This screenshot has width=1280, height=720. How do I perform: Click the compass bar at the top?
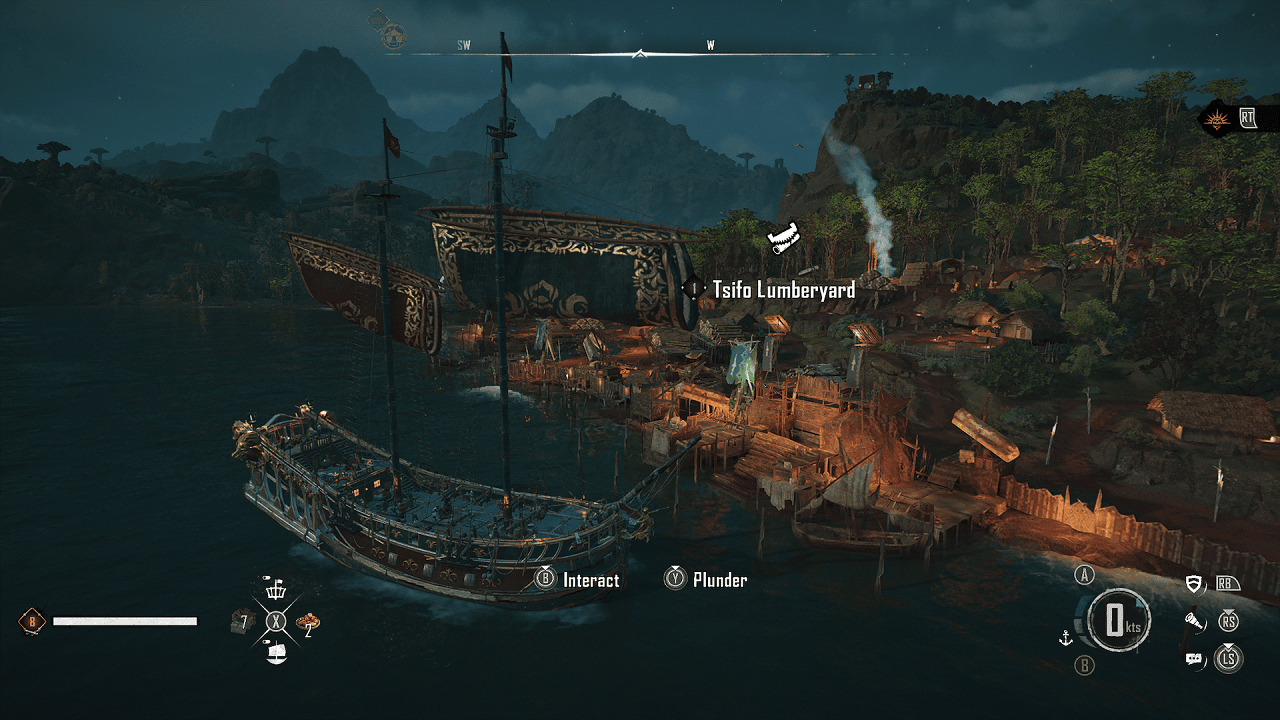pos(640,52)
